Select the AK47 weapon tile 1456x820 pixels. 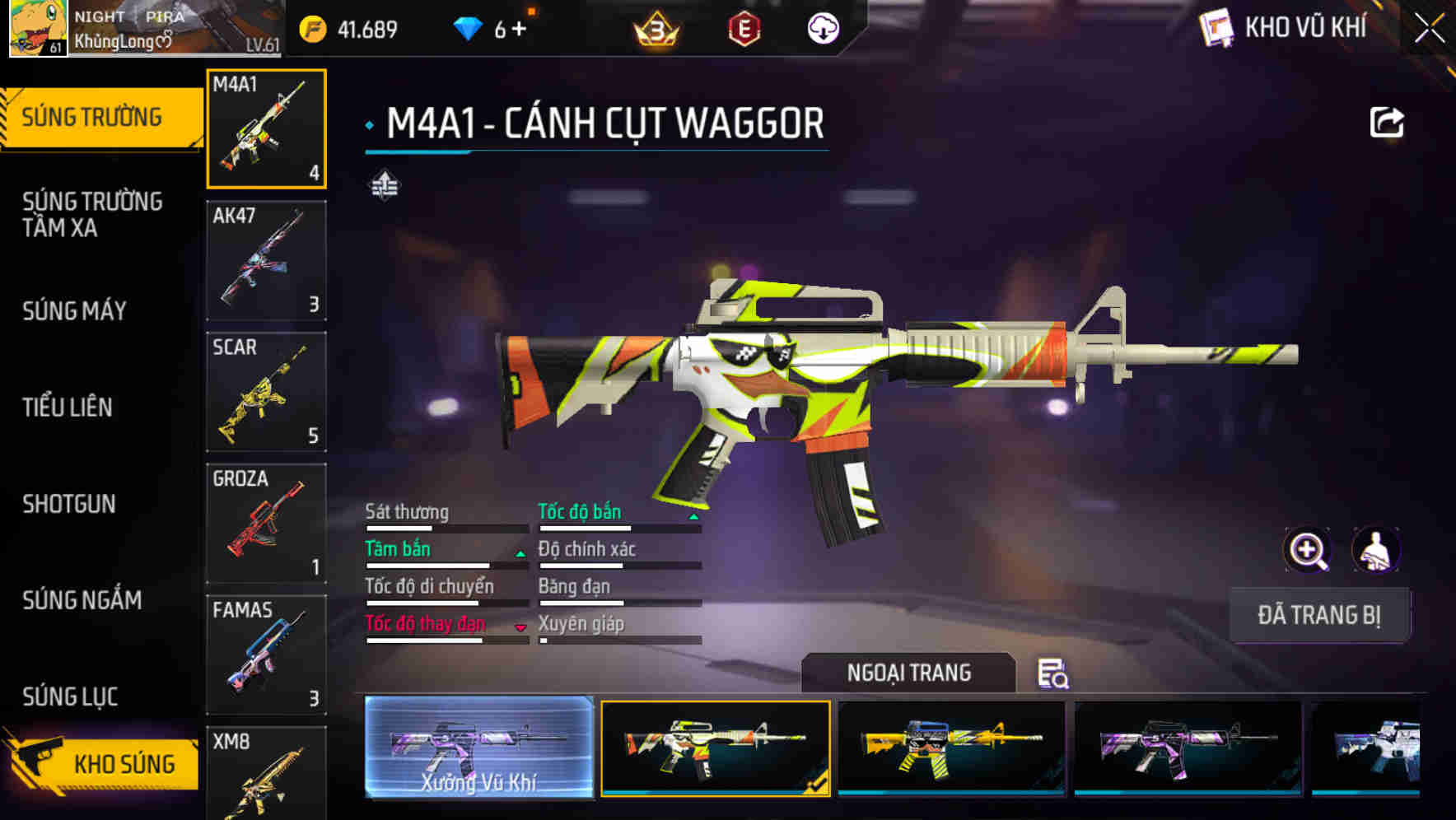point(266,260)
